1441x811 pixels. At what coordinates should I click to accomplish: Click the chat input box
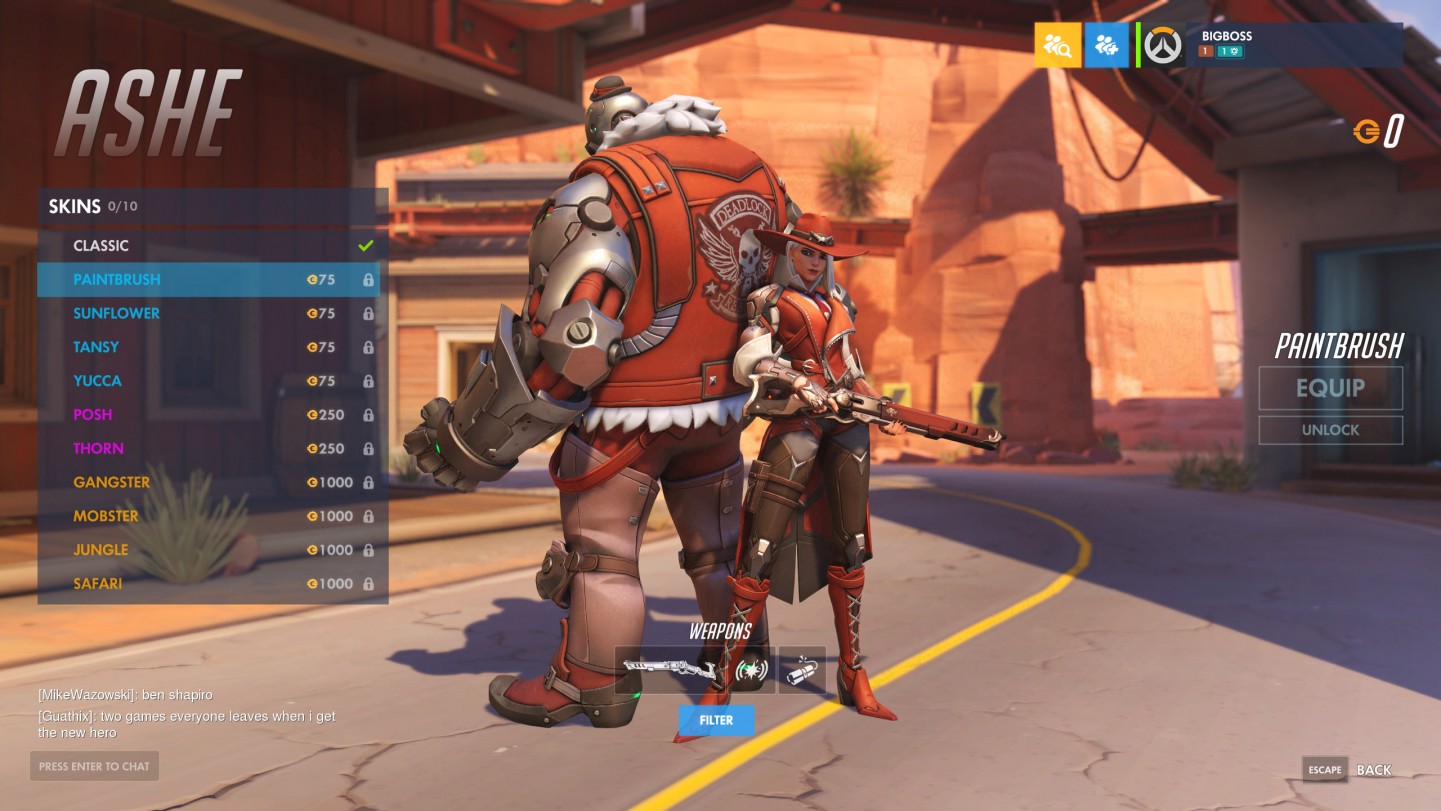94,767
